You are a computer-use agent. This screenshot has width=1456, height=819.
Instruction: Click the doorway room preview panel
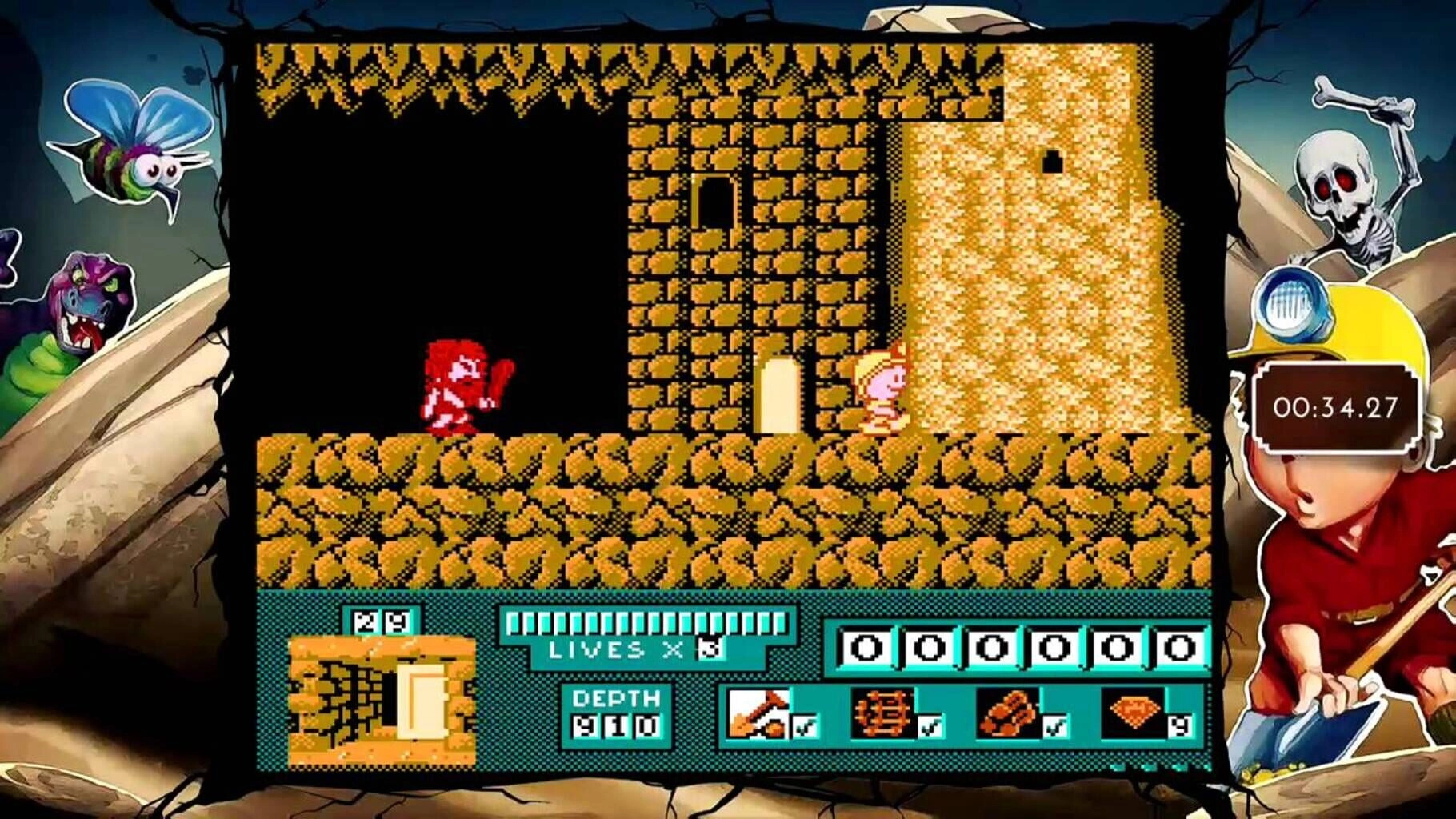coord(382,701)
